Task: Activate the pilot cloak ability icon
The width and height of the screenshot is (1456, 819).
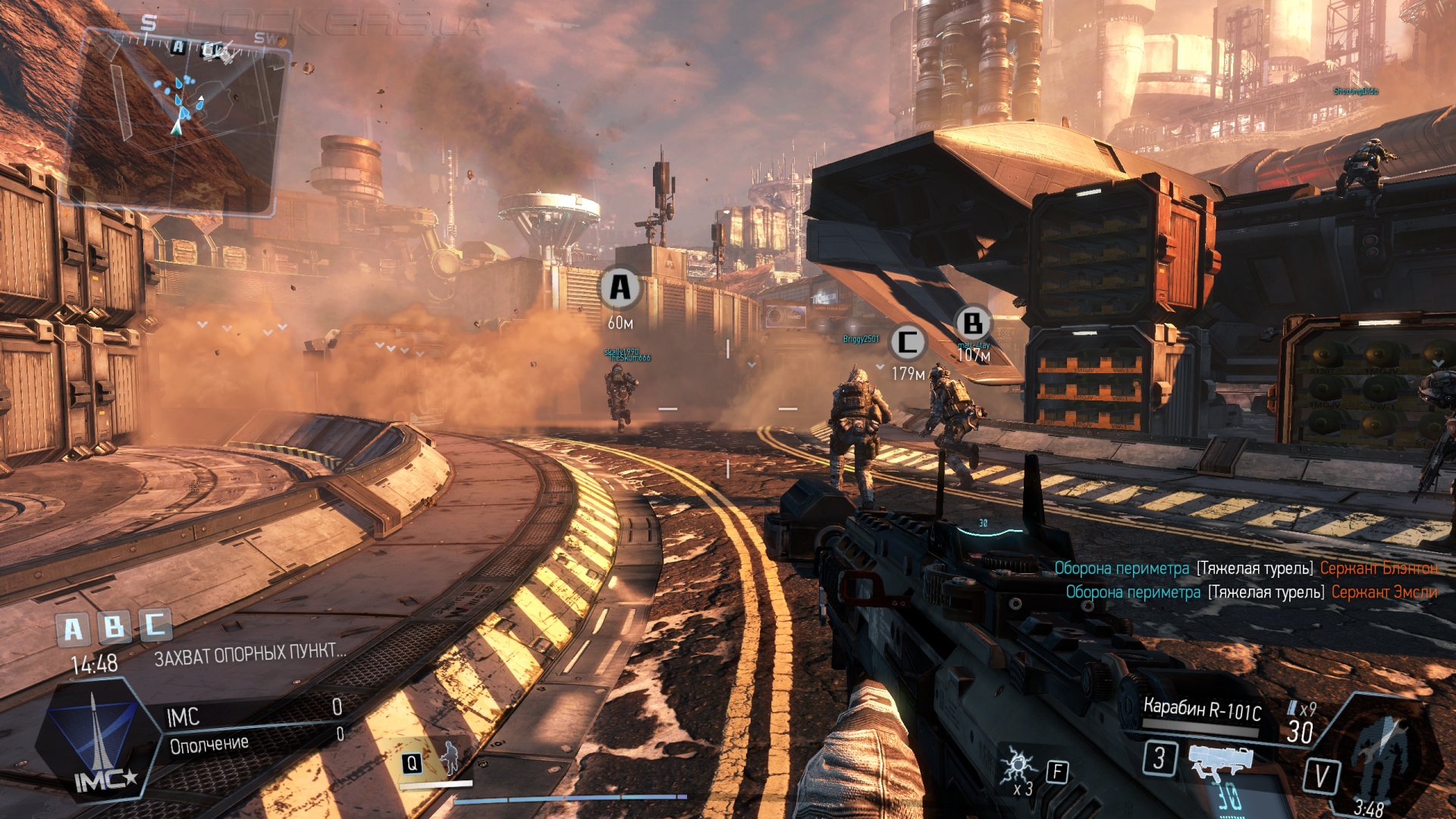Action: [450, 758]
